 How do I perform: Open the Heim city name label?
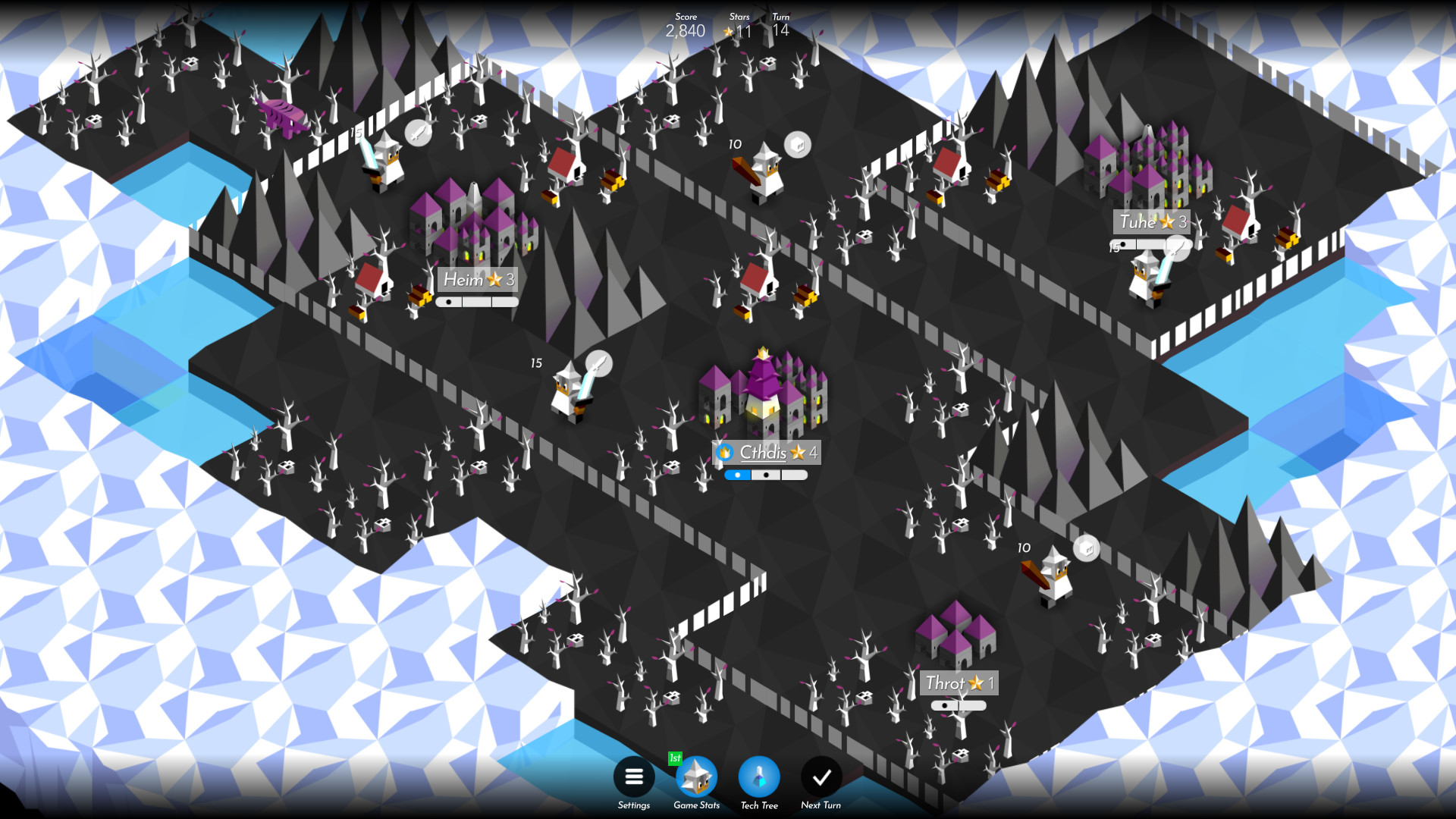click(x=478, y=279)
